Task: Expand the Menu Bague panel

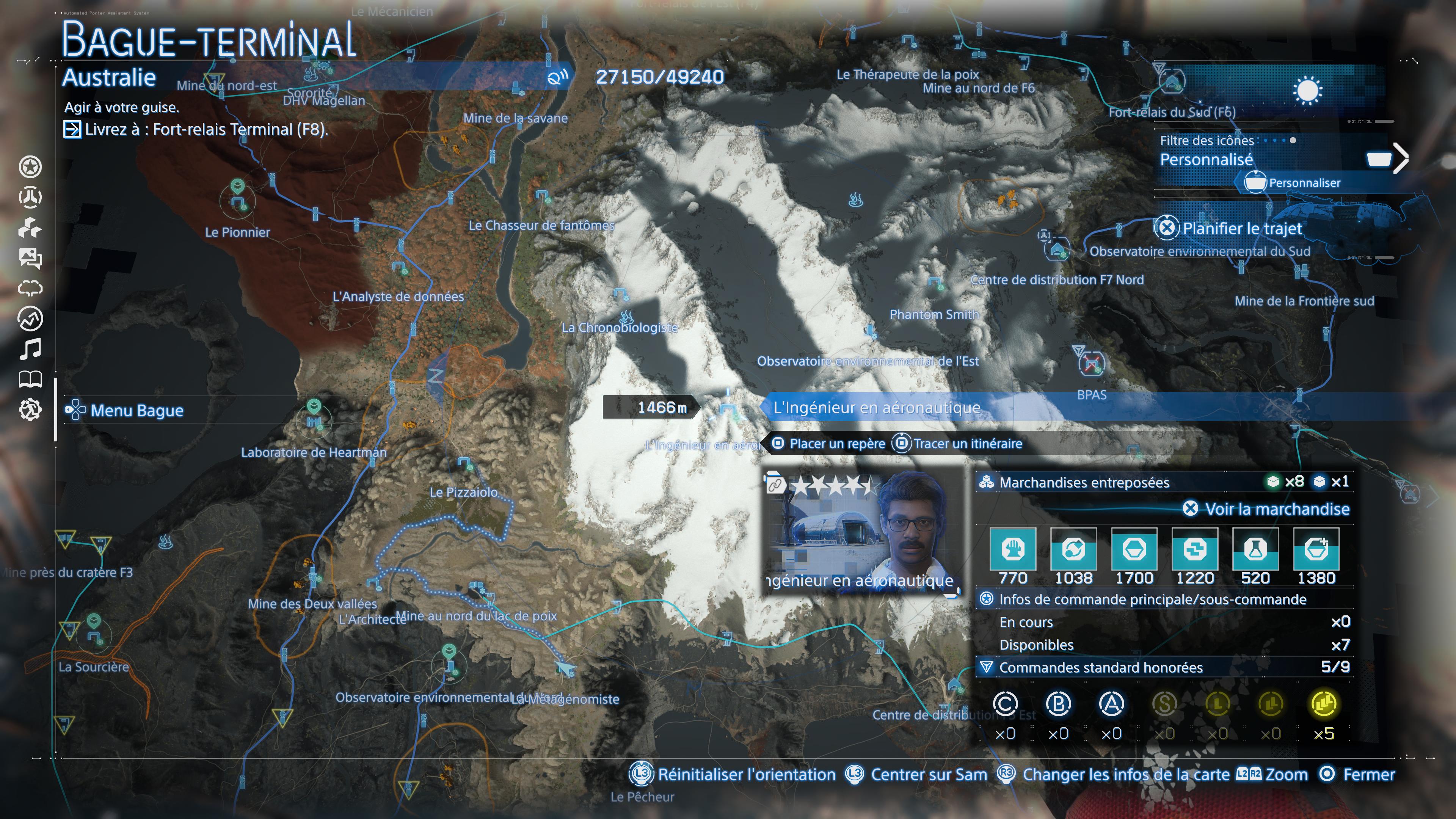Action: (126, 410)
